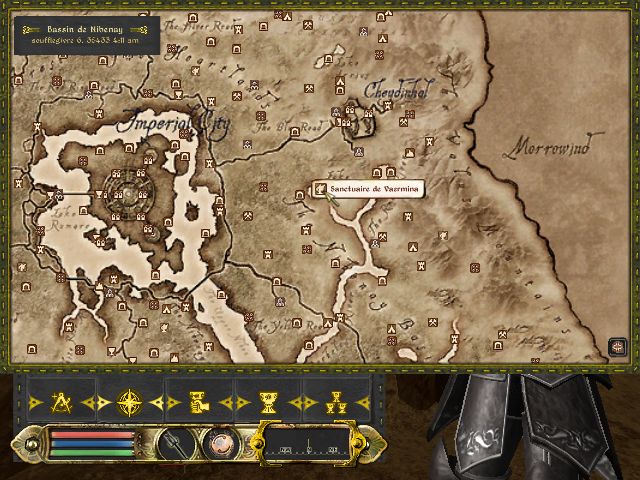Screen dimensions: 640x480
Task: Toggle map view with the corner button
Action: coord(616,347)
